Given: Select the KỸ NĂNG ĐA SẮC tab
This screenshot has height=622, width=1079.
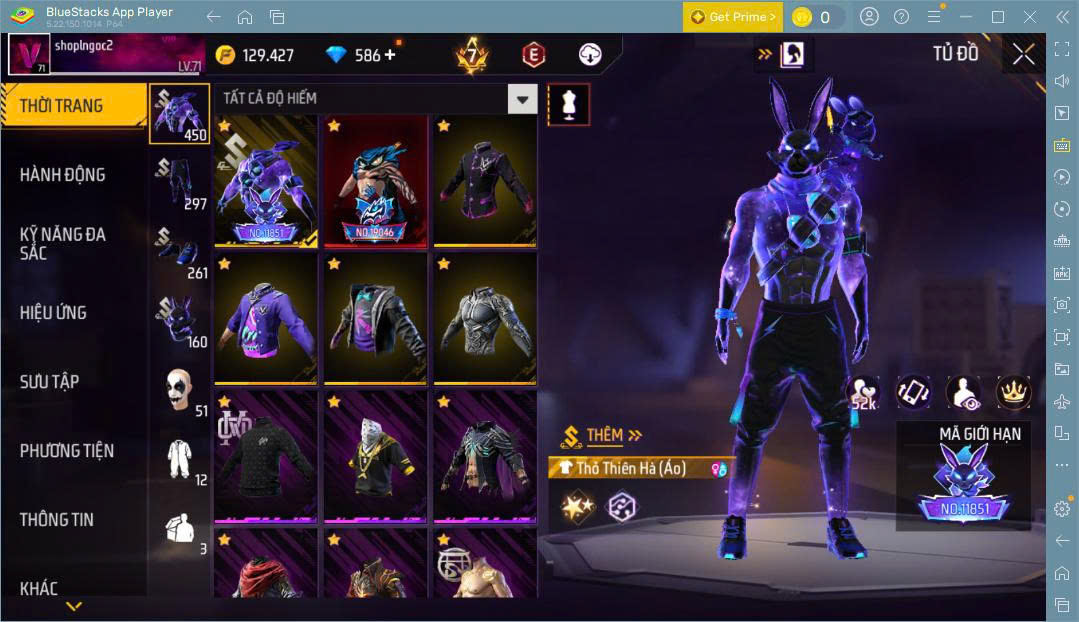Looking at the screenshot, I should pos(62,243).
